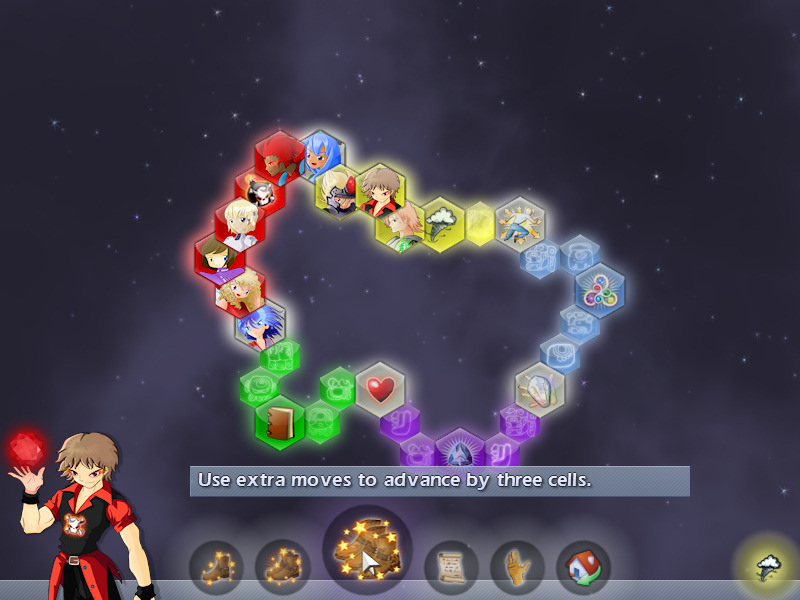Select the red heart hex tile
The height and width of the screenshot is (600, 800).
[380, 388]
